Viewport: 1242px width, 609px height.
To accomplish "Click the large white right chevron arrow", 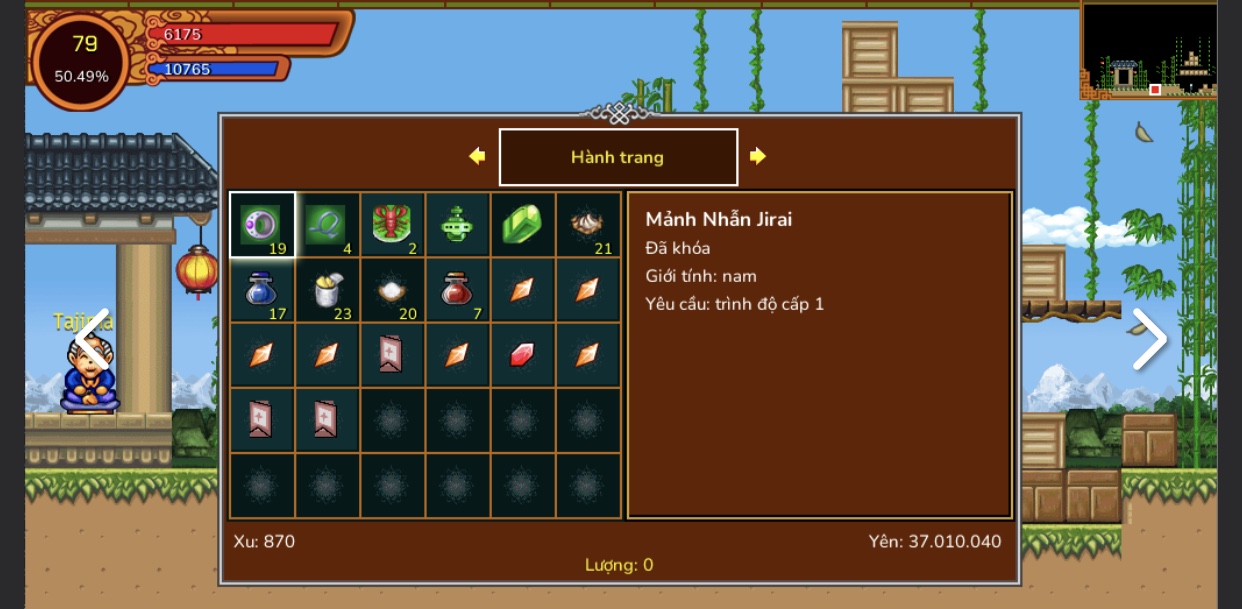I will (x=1149, y=339).
